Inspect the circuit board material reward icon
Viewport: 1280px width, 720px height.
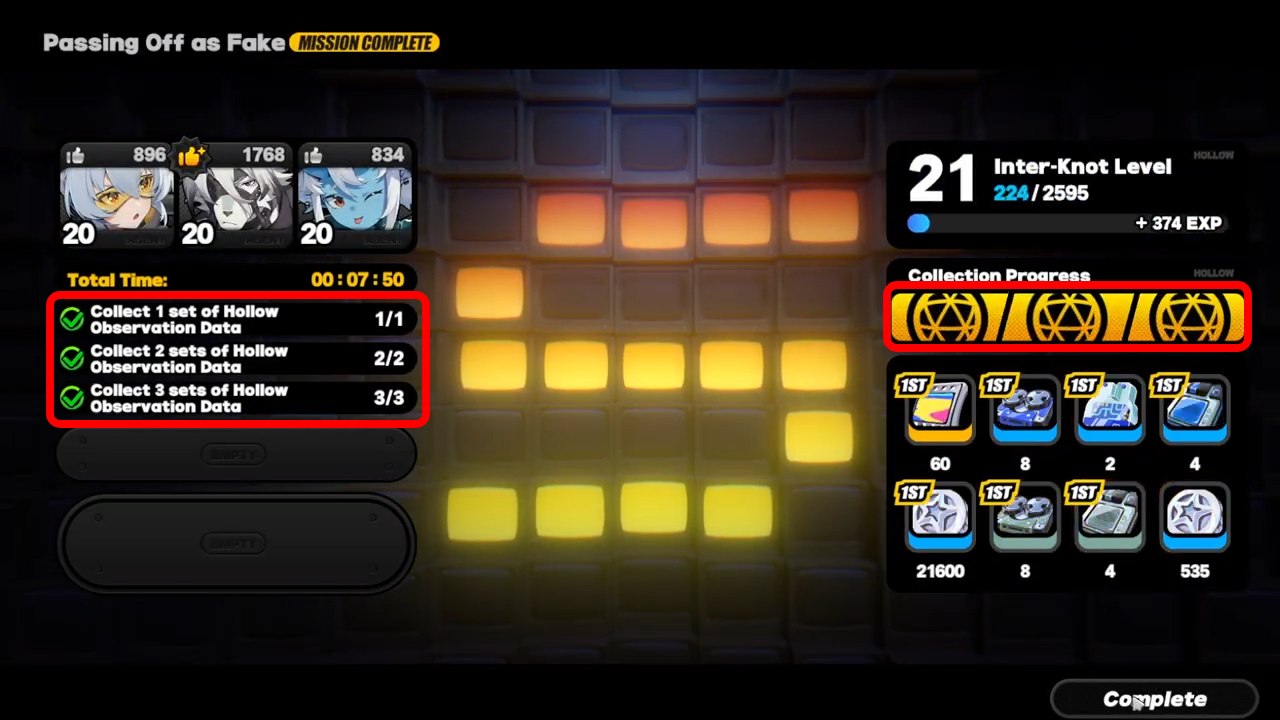[x=1110, y=410]
